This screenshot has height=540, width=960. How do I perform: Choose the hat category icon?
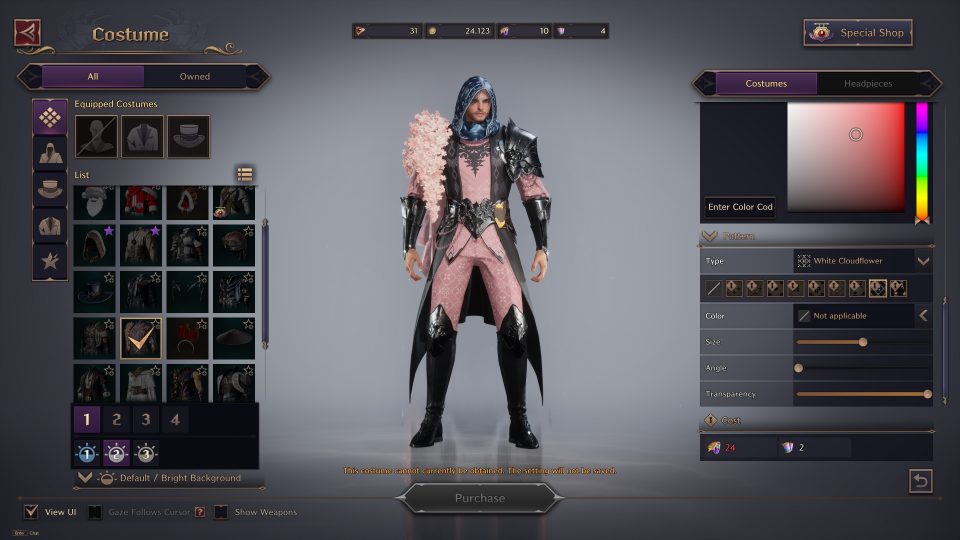50,187
